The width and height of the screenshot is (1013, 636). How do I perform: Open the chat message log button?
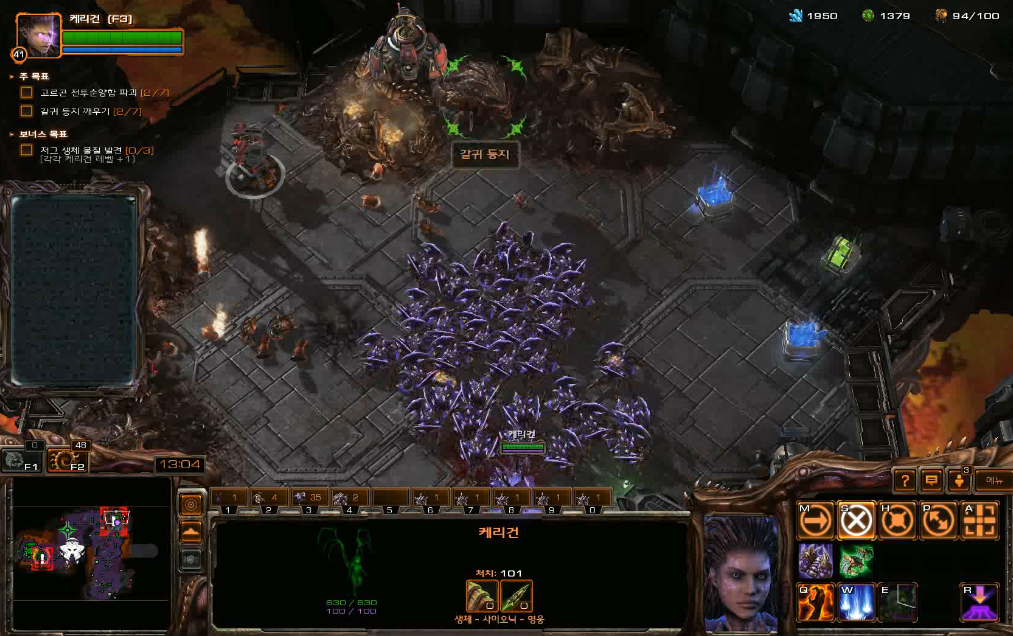click(x=931, y=481)
